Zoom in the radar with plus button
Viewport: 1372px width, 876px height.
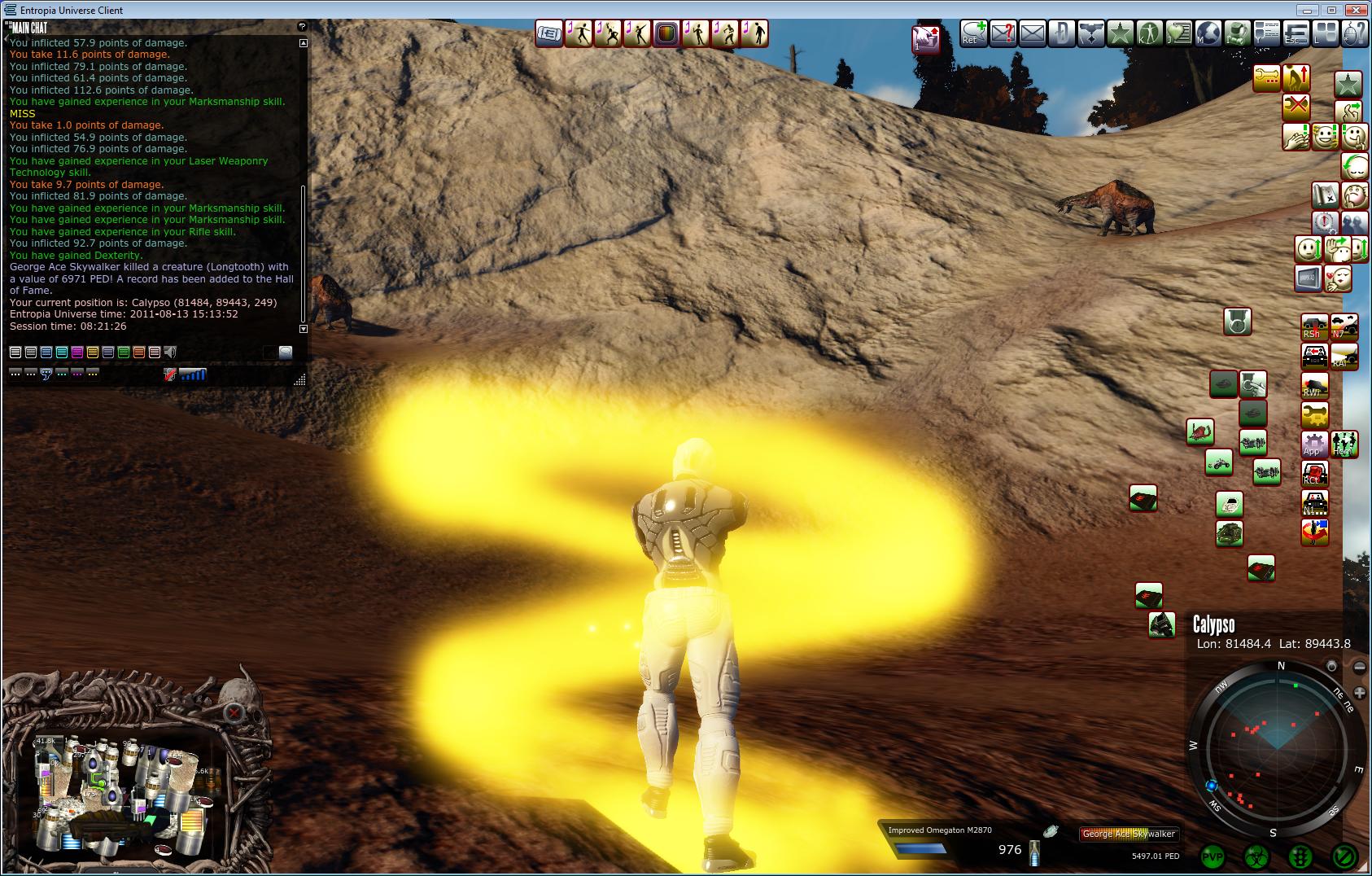click(x=1359, y=693)
